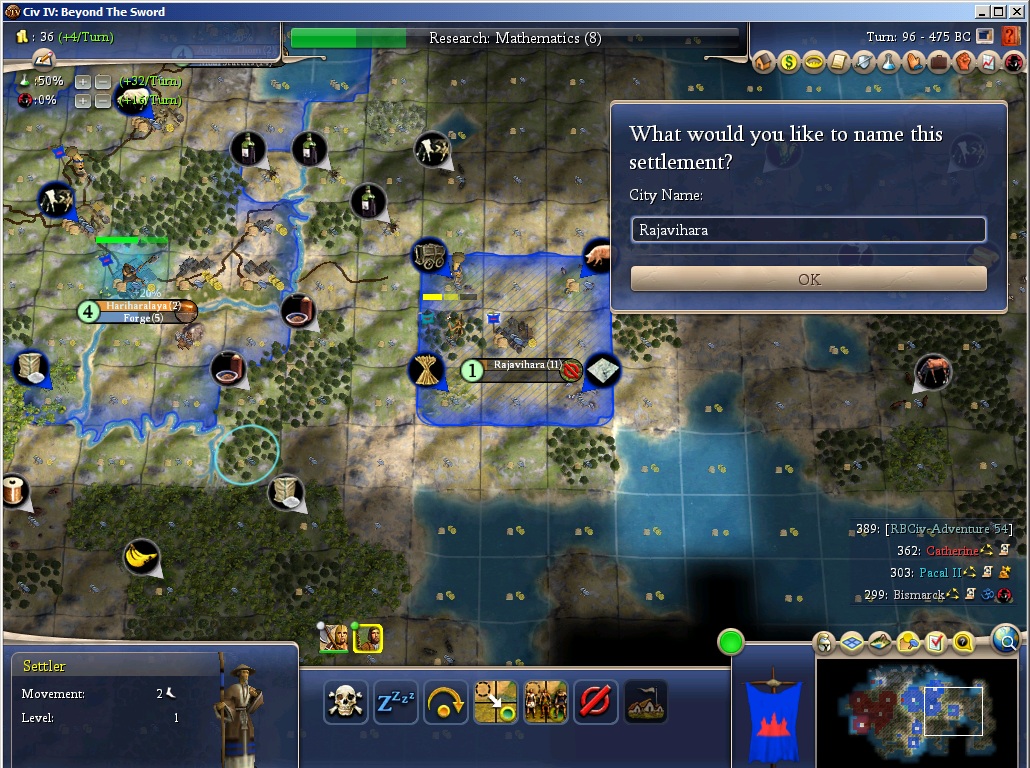Click the green end turn button
This screenshot has width=1030, height=768.
pos(731,641)
